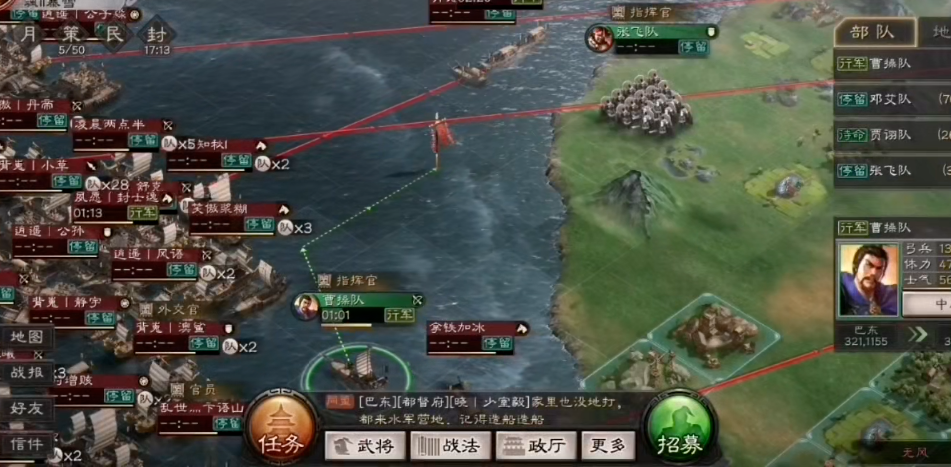Click Cao Cao's portrait in the troop panel

(x=868, y=279)
